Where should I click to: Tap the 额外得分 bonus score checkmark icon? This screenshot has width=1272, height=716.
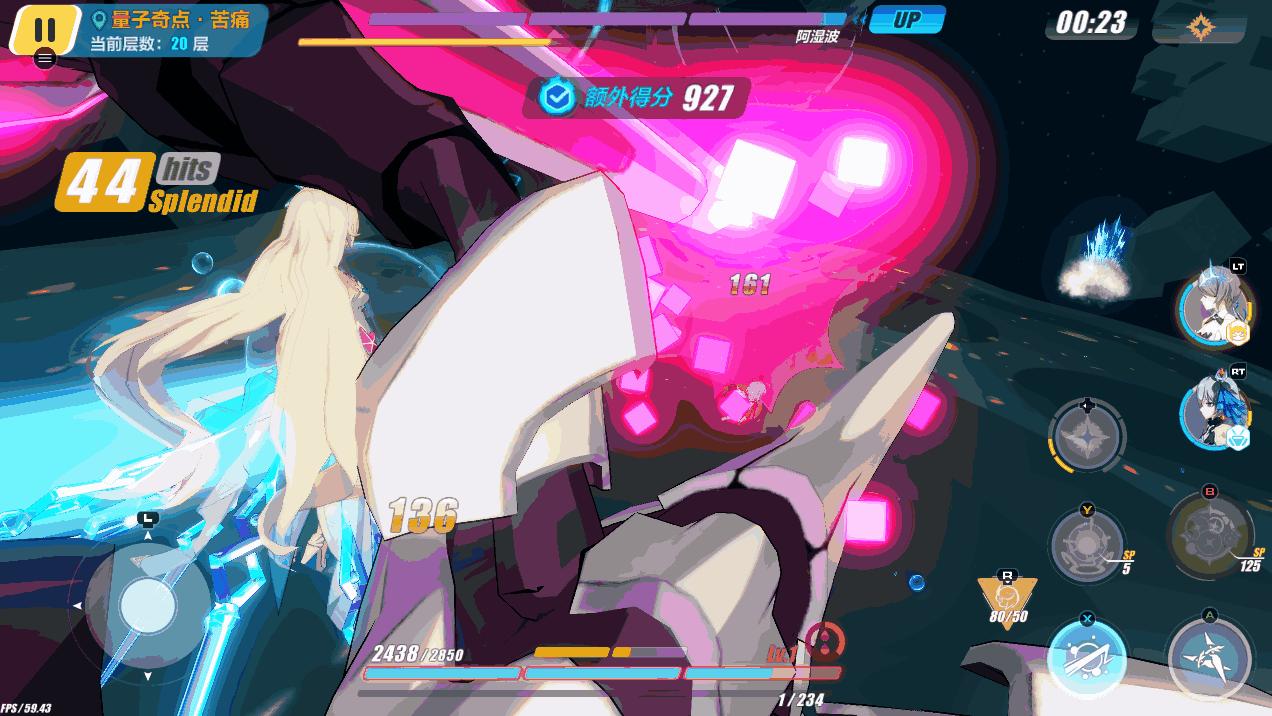pyautogui.click(x=556, y=97)
